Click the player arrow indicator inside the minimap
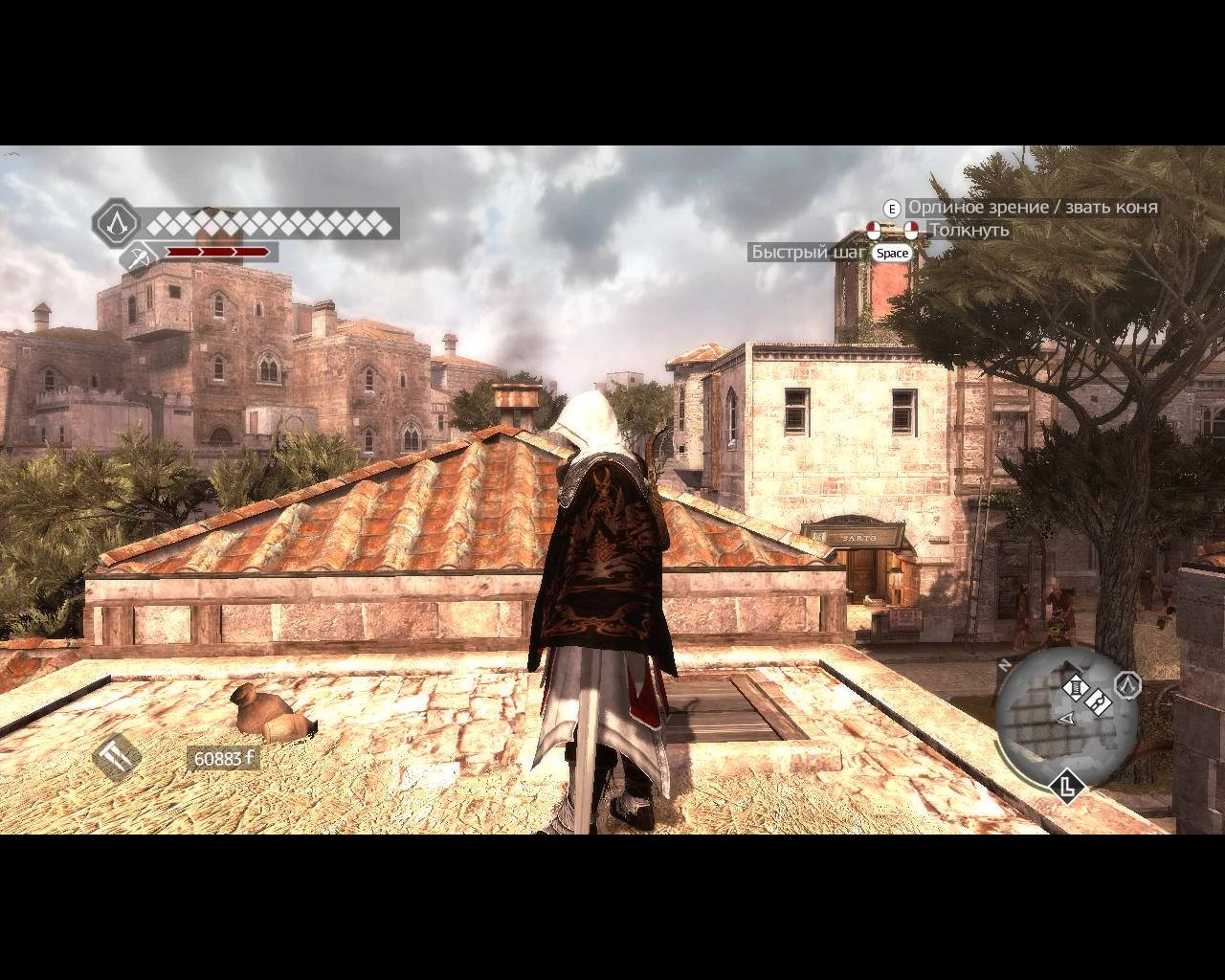The height and width of the screenshot is (980, 1225). pyautogui.click(x=1066, y=719)
